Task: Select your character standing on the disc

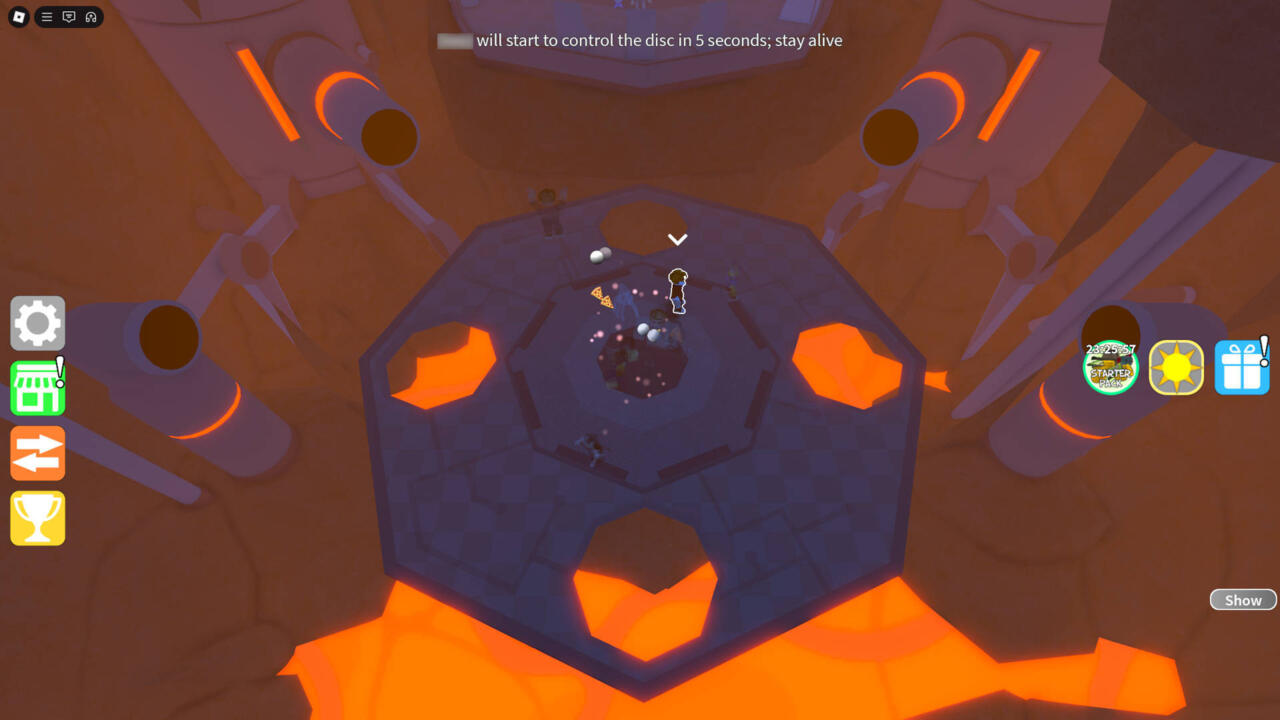Action: point(678,290)
